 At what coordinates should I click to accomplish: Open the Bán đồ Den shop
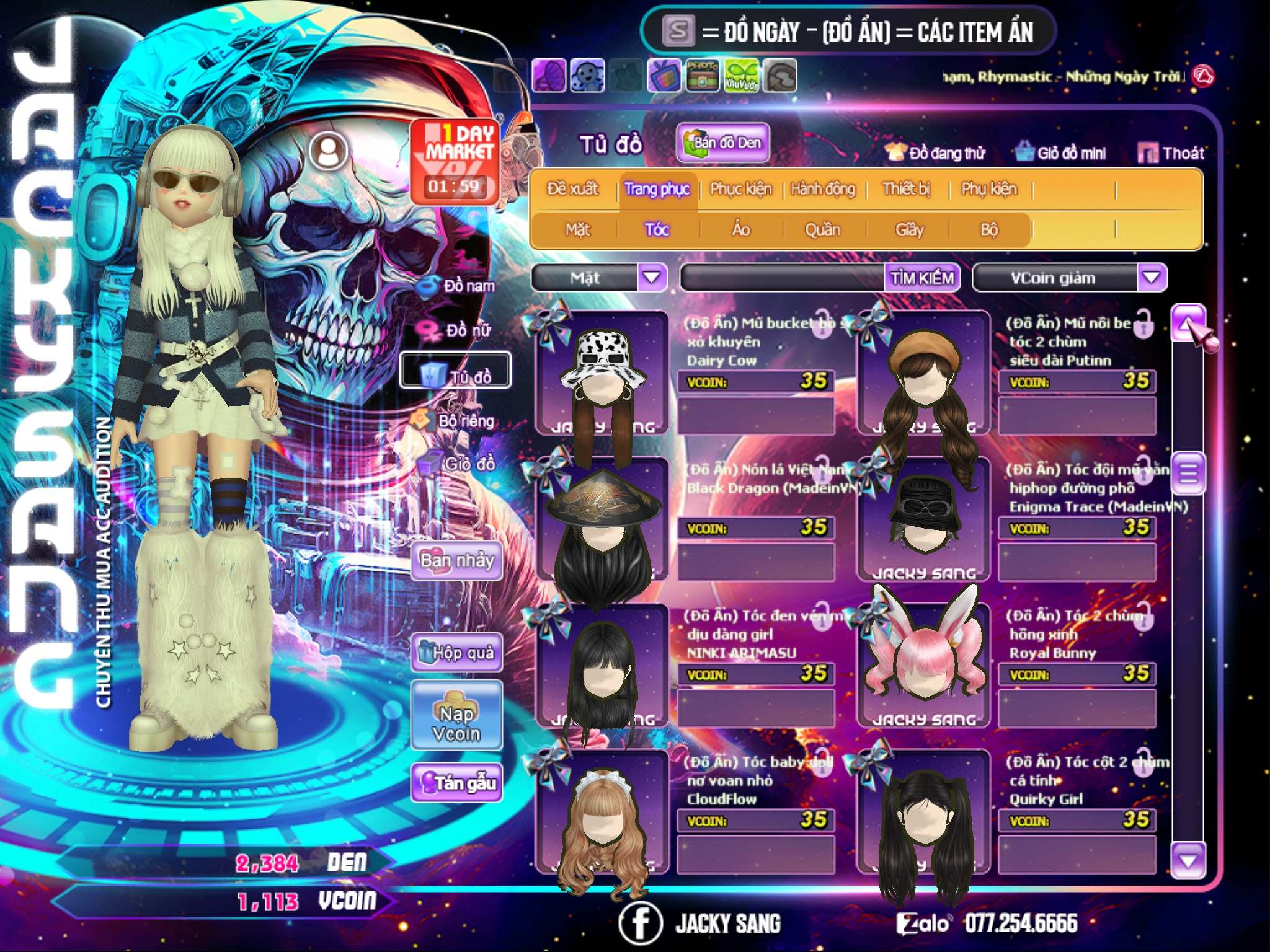[x=722, y=143]
